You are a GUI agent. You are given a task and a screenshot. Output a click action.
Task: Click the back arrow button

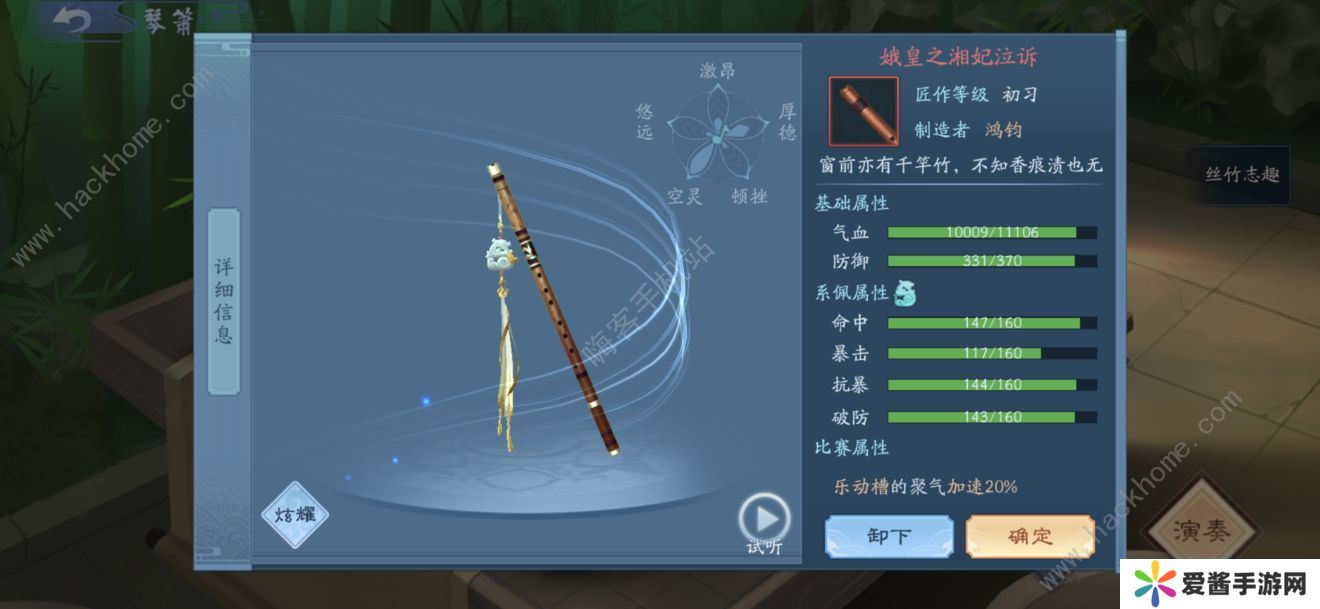click(70, 20)
